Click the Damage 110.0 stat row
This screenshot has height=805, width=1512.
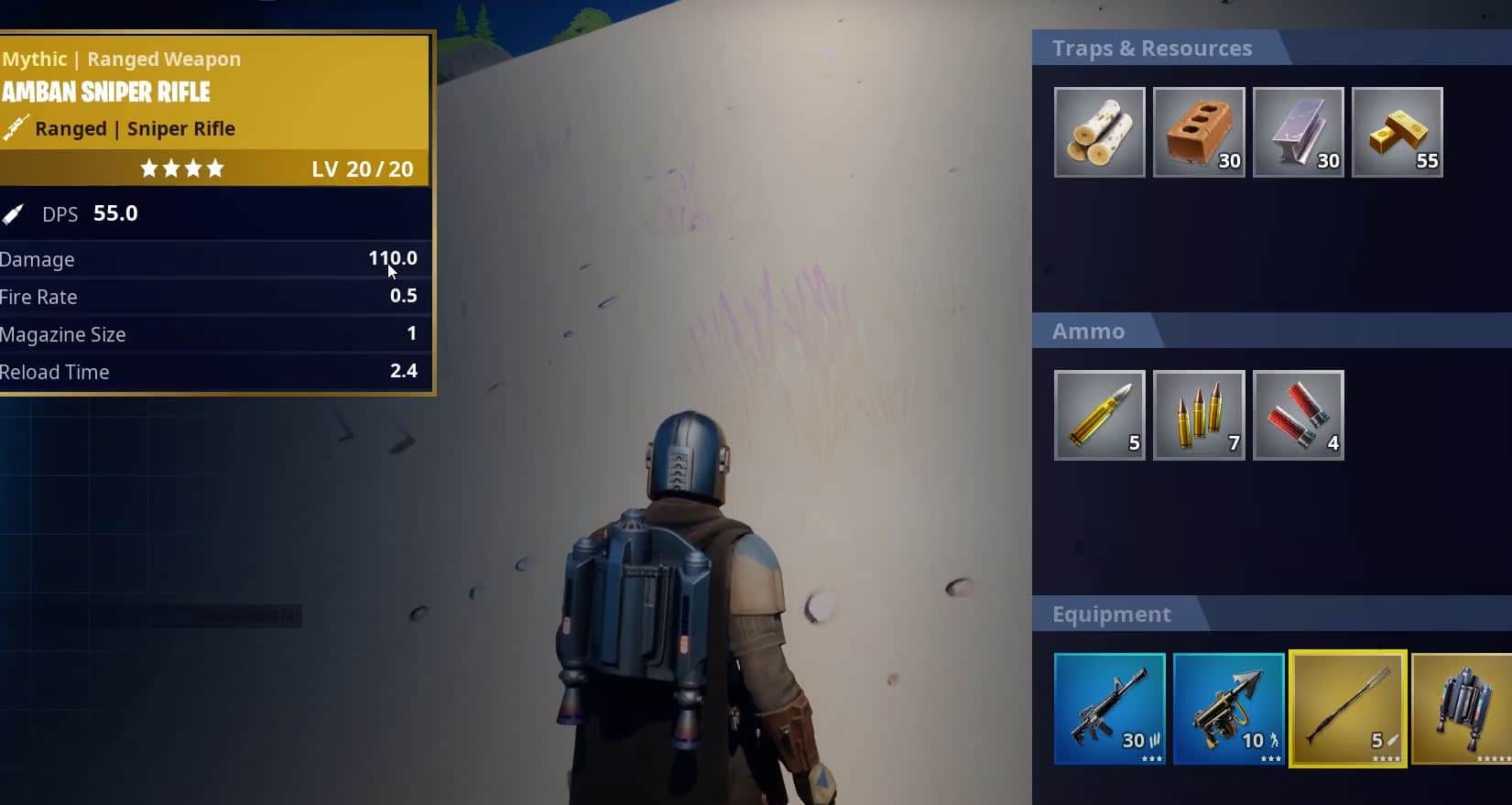click(211, 259)
